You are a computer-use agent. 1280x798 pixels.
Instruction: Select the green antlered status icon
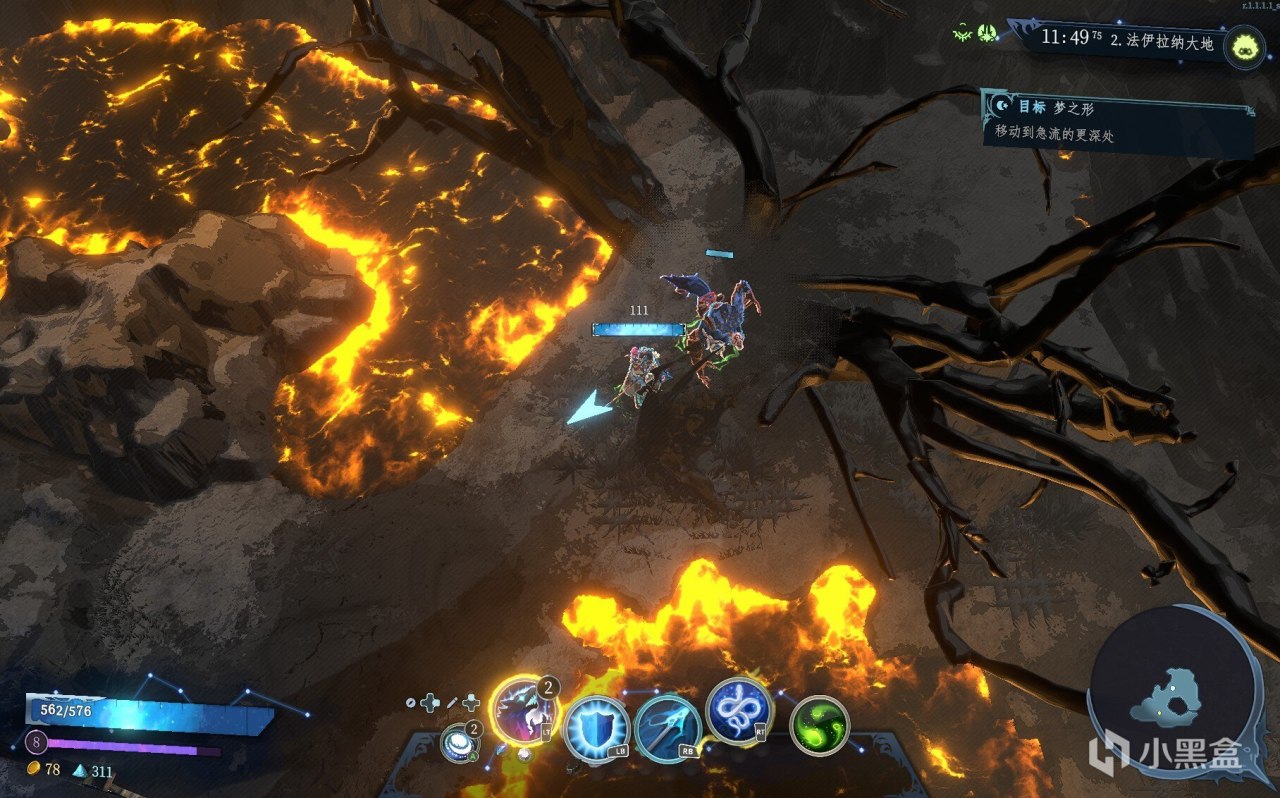tap(963, 34)
